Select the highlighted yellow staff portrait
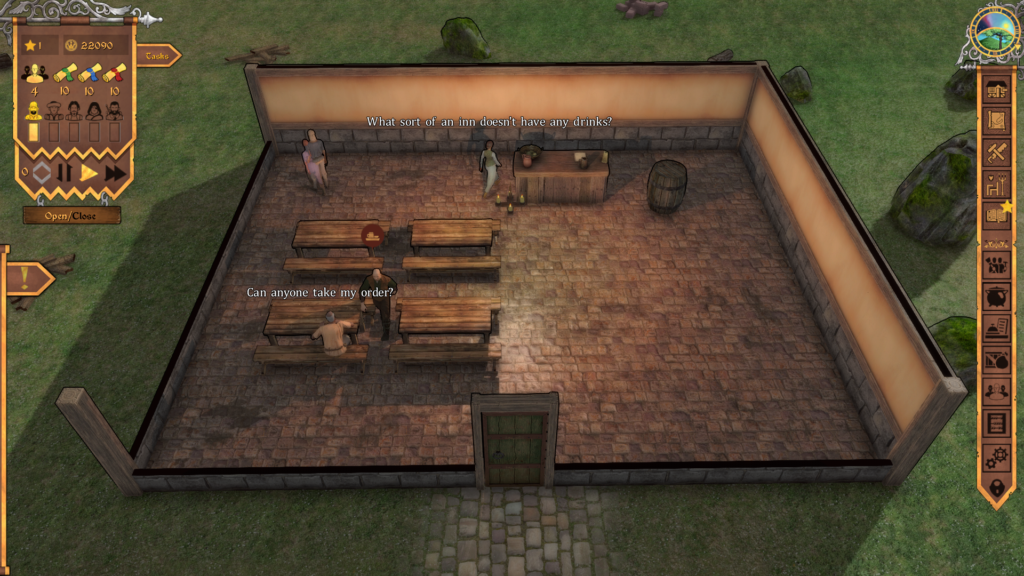1024x576 pixels. pos(33,109)
